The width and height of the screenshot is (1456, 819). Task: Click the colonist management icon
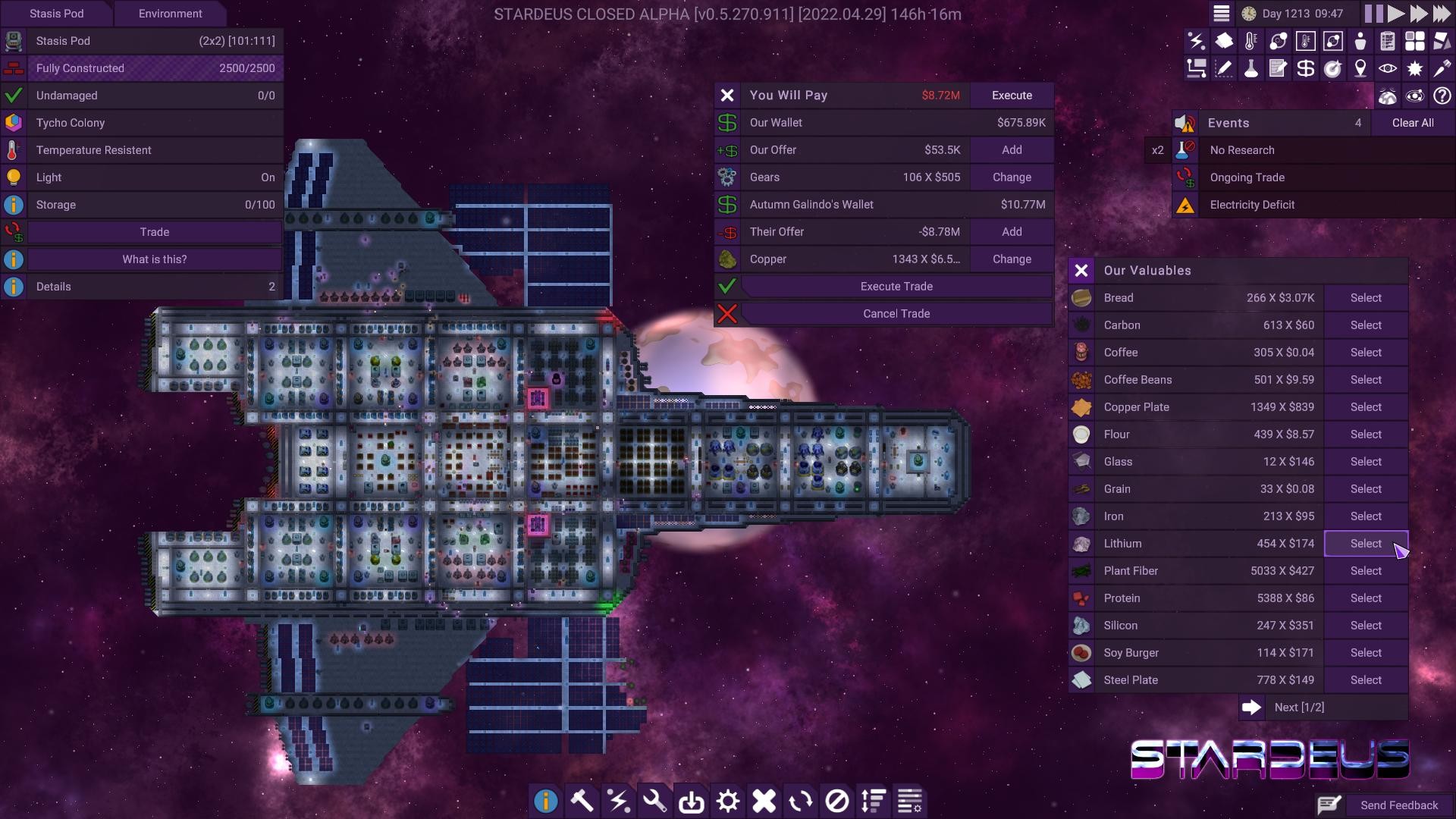[x=1360, y=41]
